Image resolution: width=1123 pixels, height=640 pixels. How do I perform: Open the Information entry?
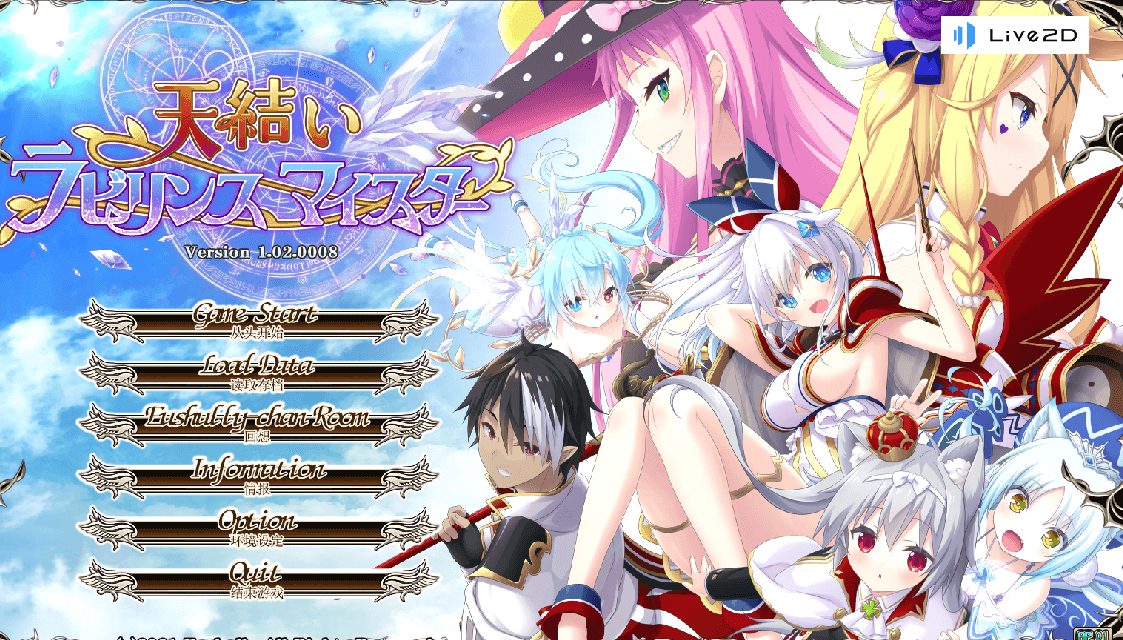[258, 476]
